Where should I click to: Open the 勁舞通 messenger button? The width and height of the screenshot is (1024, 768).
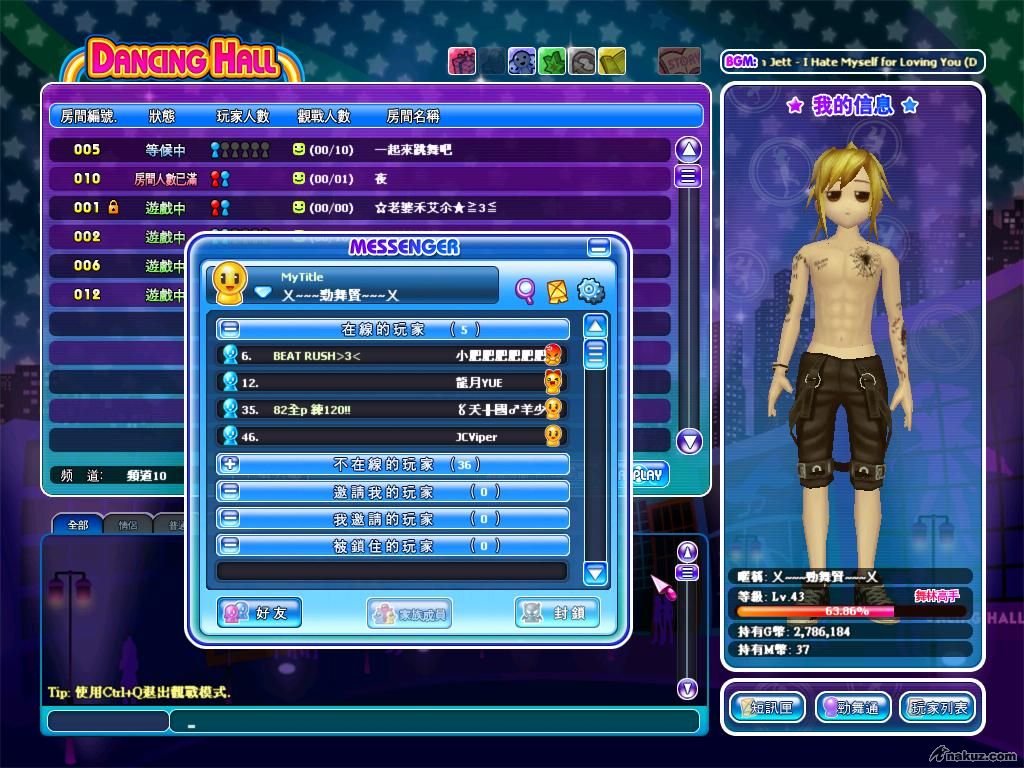[x=853, y=708]
